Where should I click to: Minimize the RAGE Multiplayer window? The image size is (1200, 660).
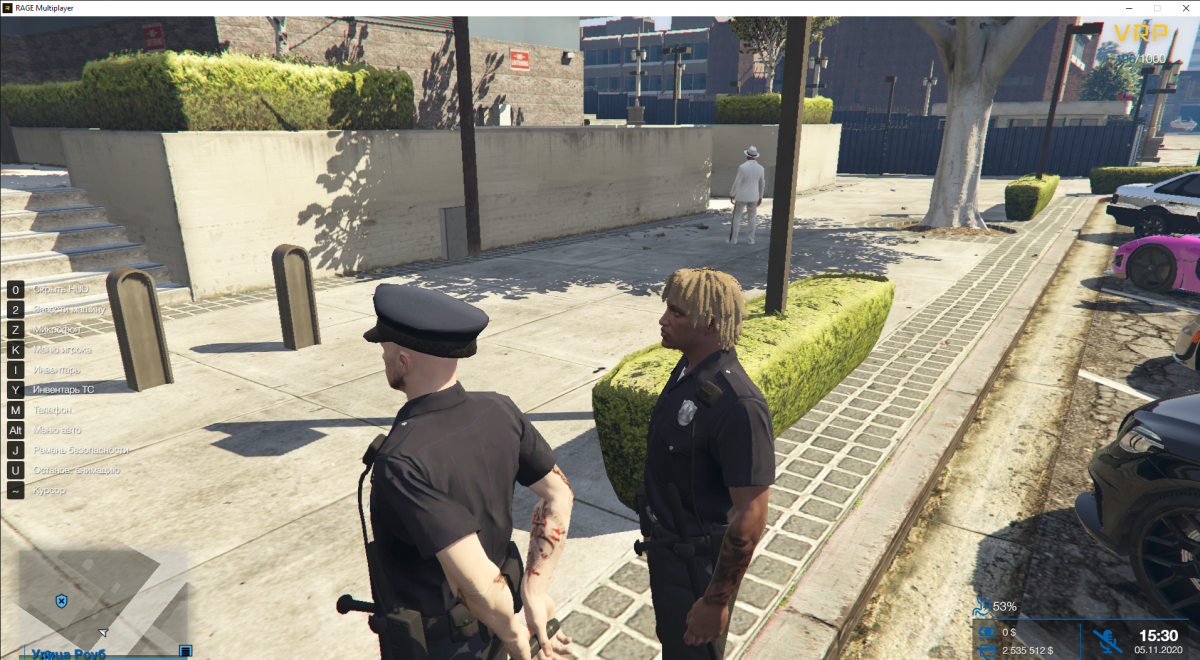pyautogui.click(x=1129, y=8)
